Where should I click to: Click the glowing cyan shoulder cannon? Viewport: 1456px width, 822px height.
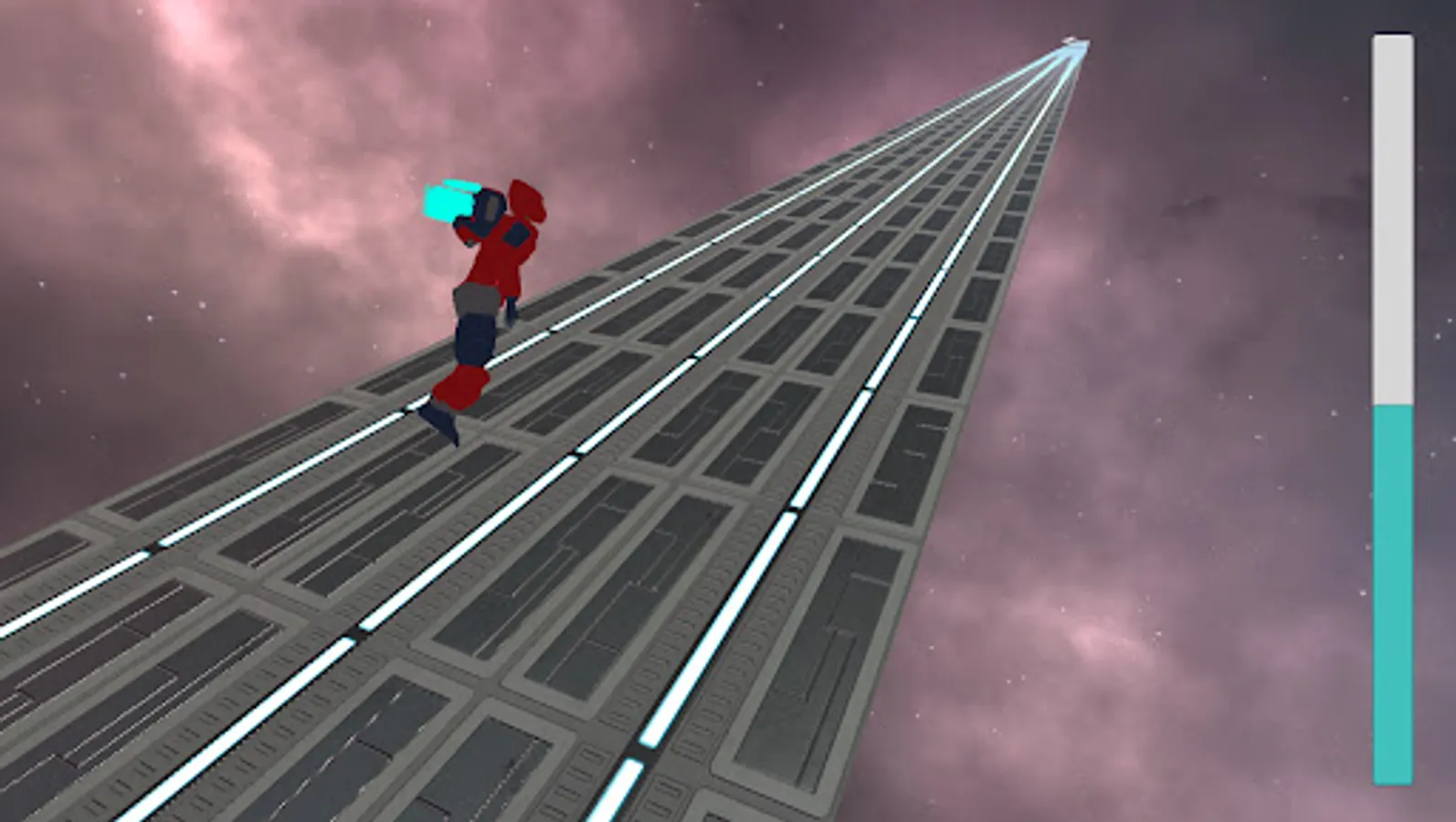pyautogui.click(x=449, y=200)
